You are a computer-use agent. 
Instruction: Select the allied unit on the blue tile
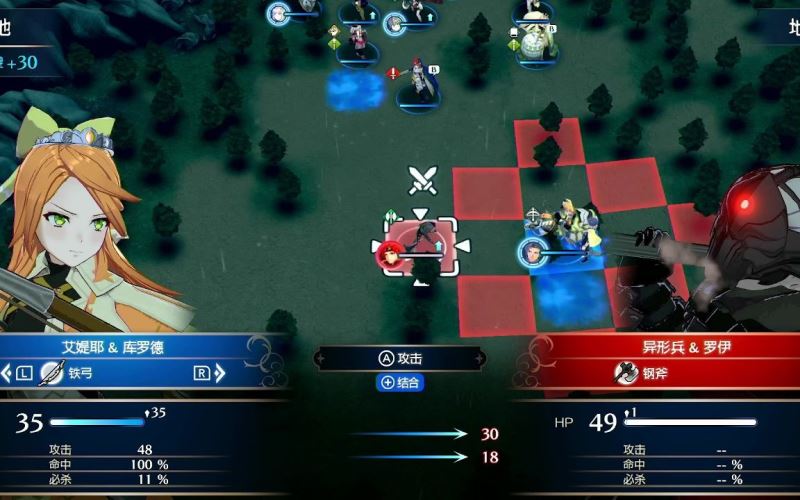pyautogui.click(x=565, y=240)
